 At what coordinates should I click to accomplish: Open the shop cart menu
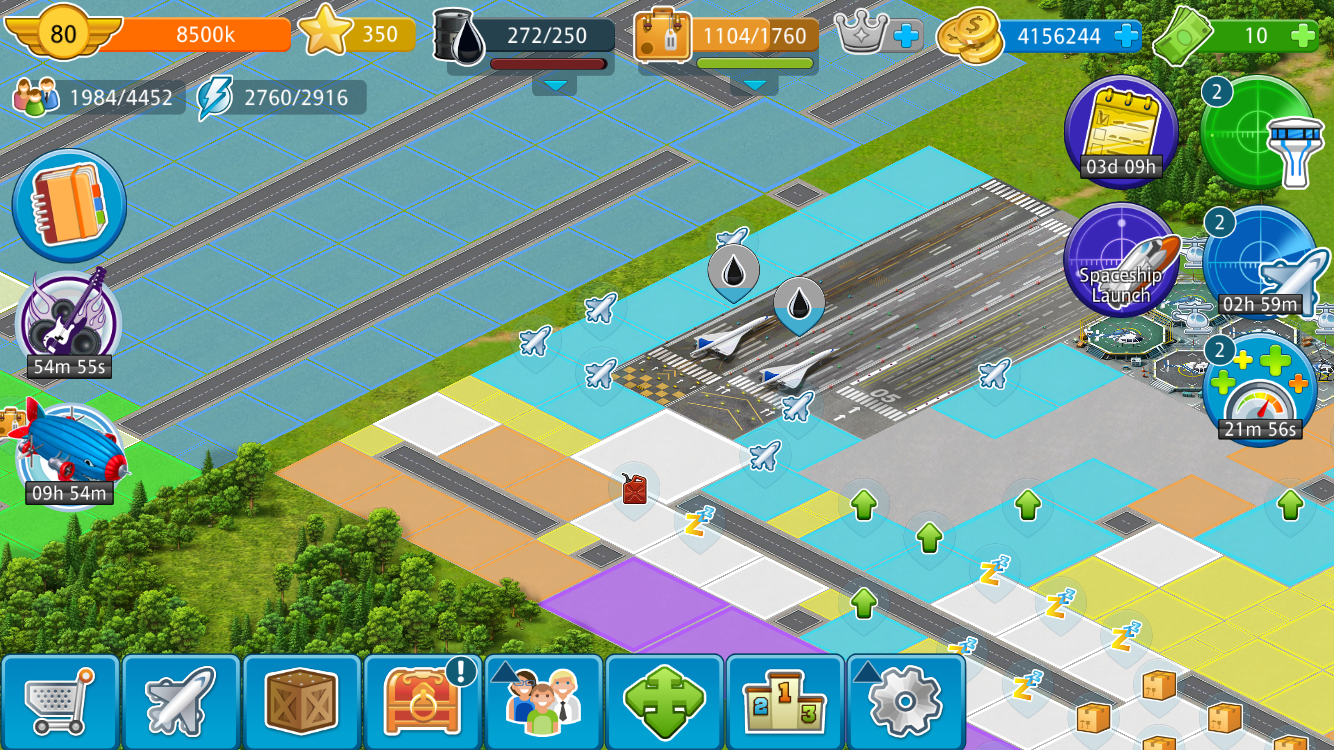(60, 701)
